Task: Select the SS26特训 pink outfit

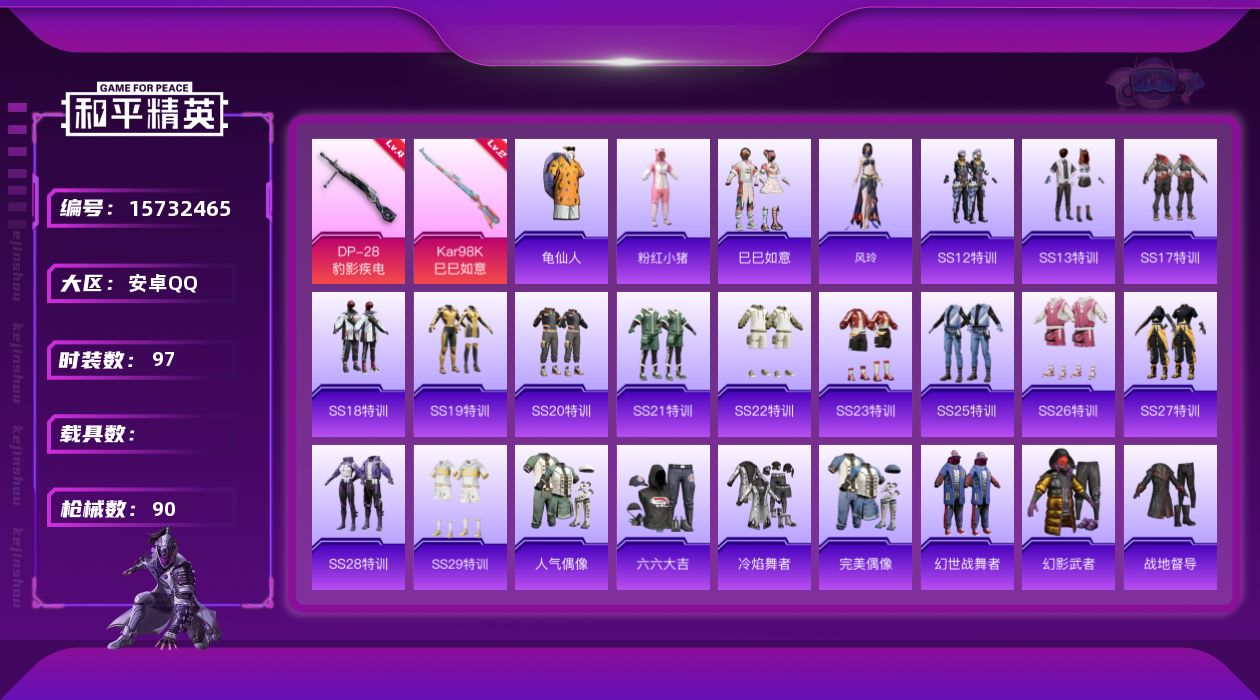Action: click(x=1068, y=364)
